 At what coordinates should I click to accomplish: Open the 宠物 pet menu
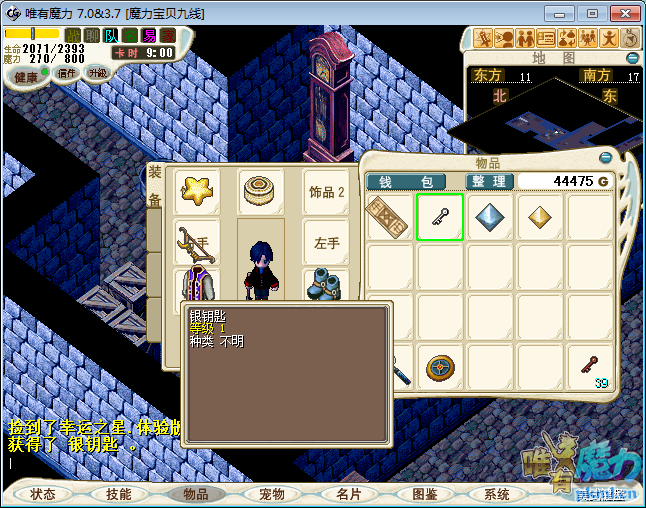pos(272,494)
